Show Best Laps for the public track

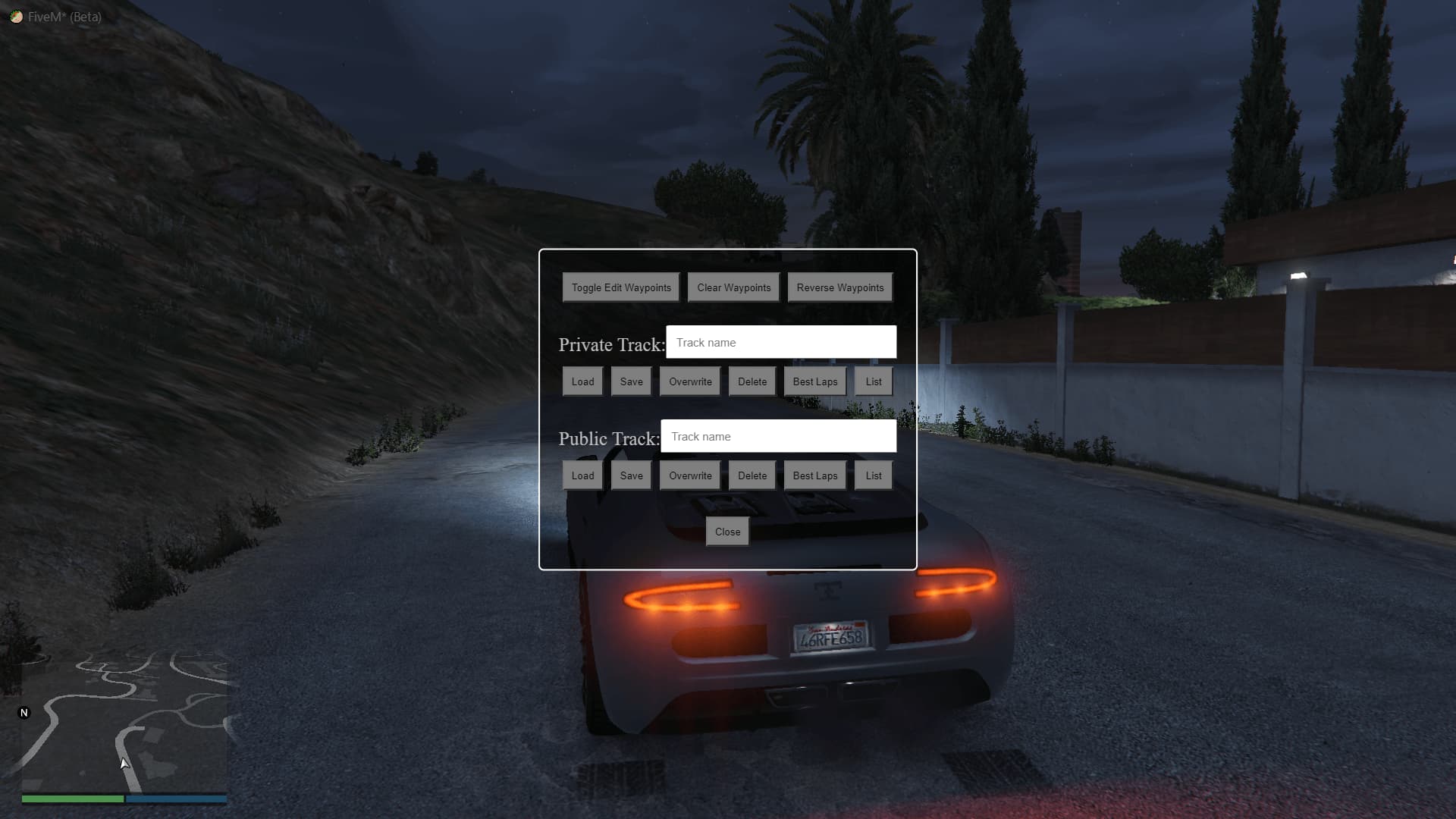tap(814, 475)
